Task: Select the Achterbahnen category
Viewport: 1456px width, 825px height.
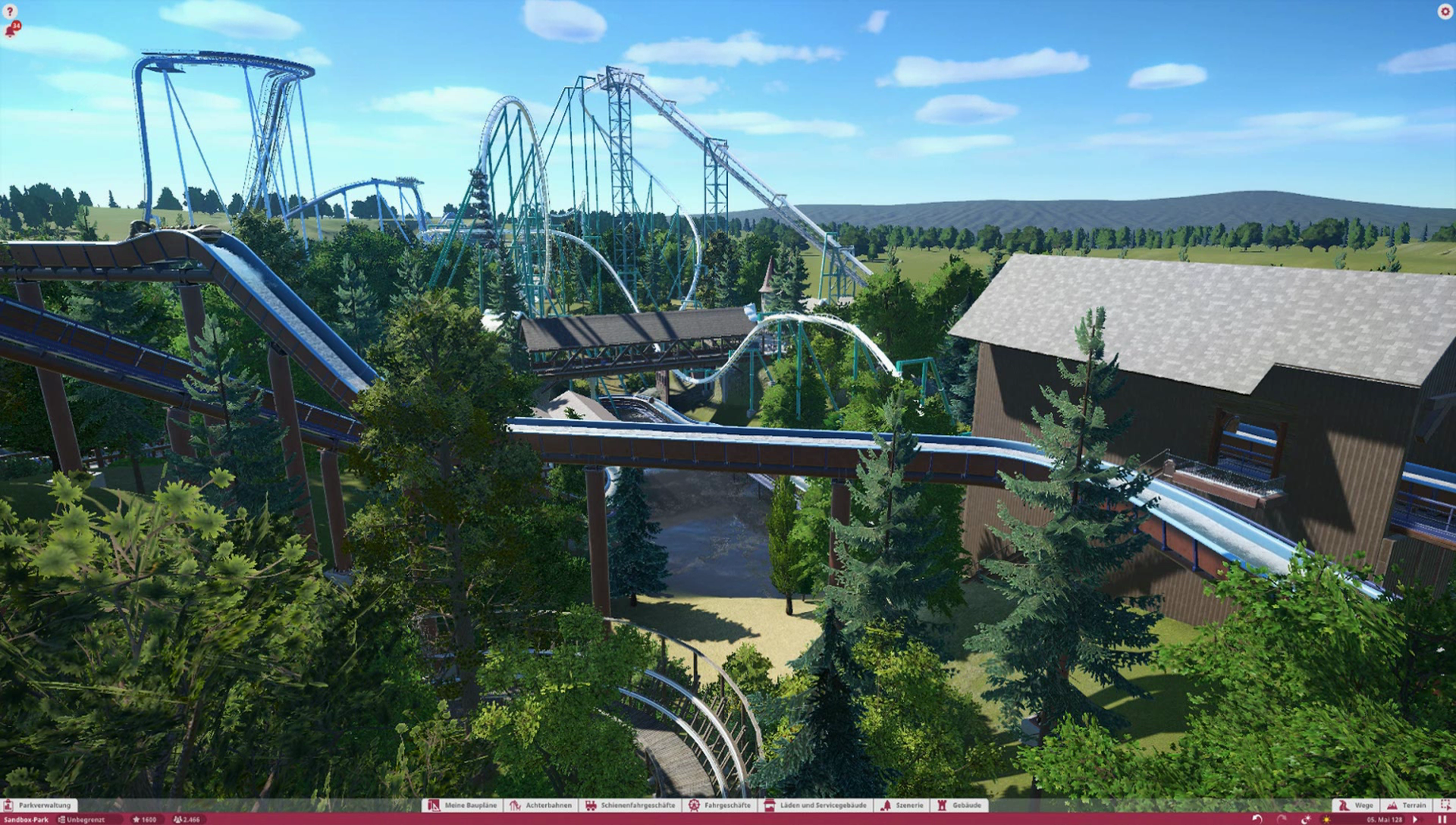Action: 541,805
